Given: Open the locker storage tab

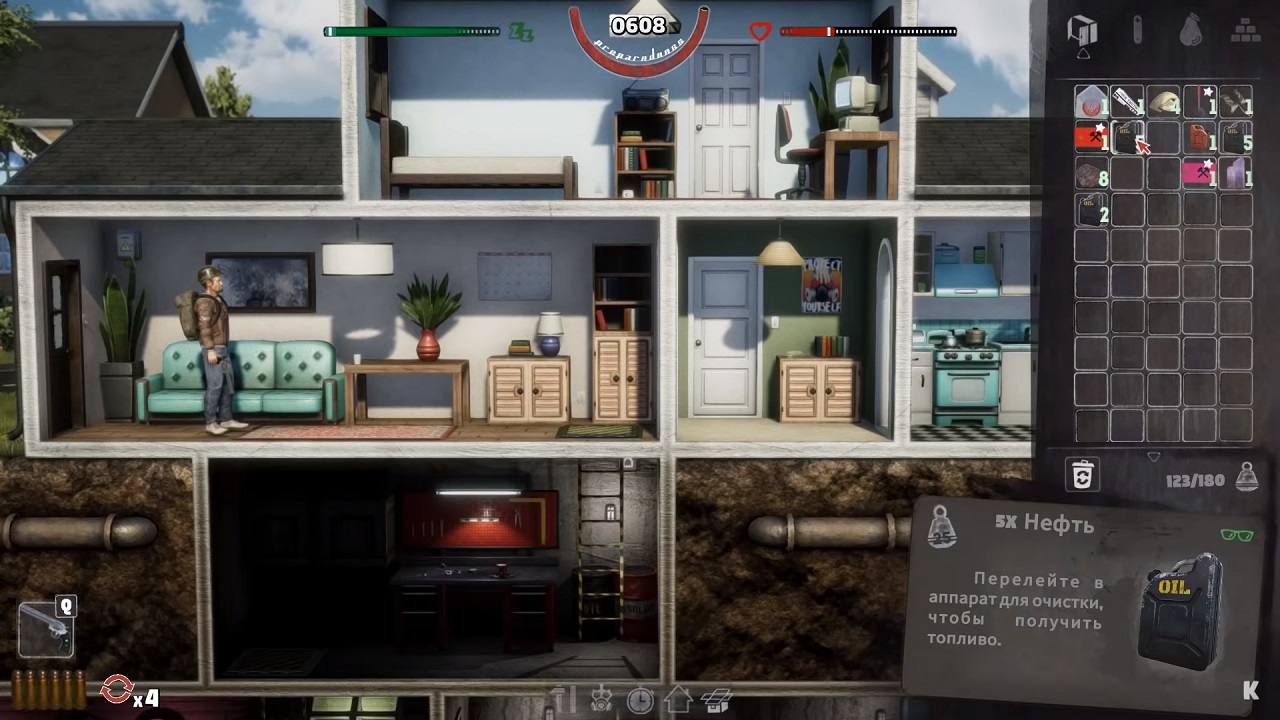Looking at the screenshot, I should (1083, 31).
